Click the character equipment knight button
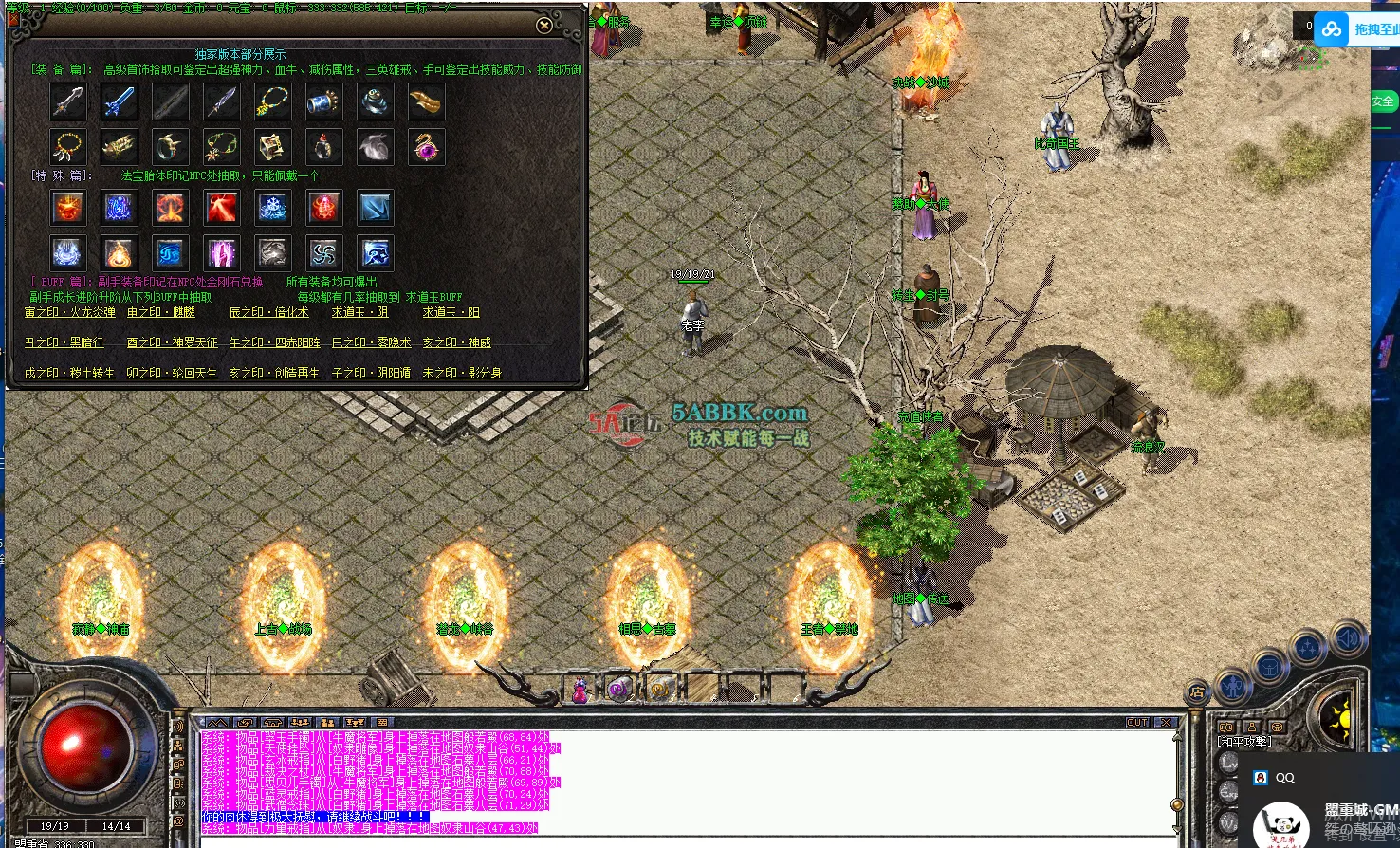Viewport: 1400px width, 848px height. pos(1233,688)
